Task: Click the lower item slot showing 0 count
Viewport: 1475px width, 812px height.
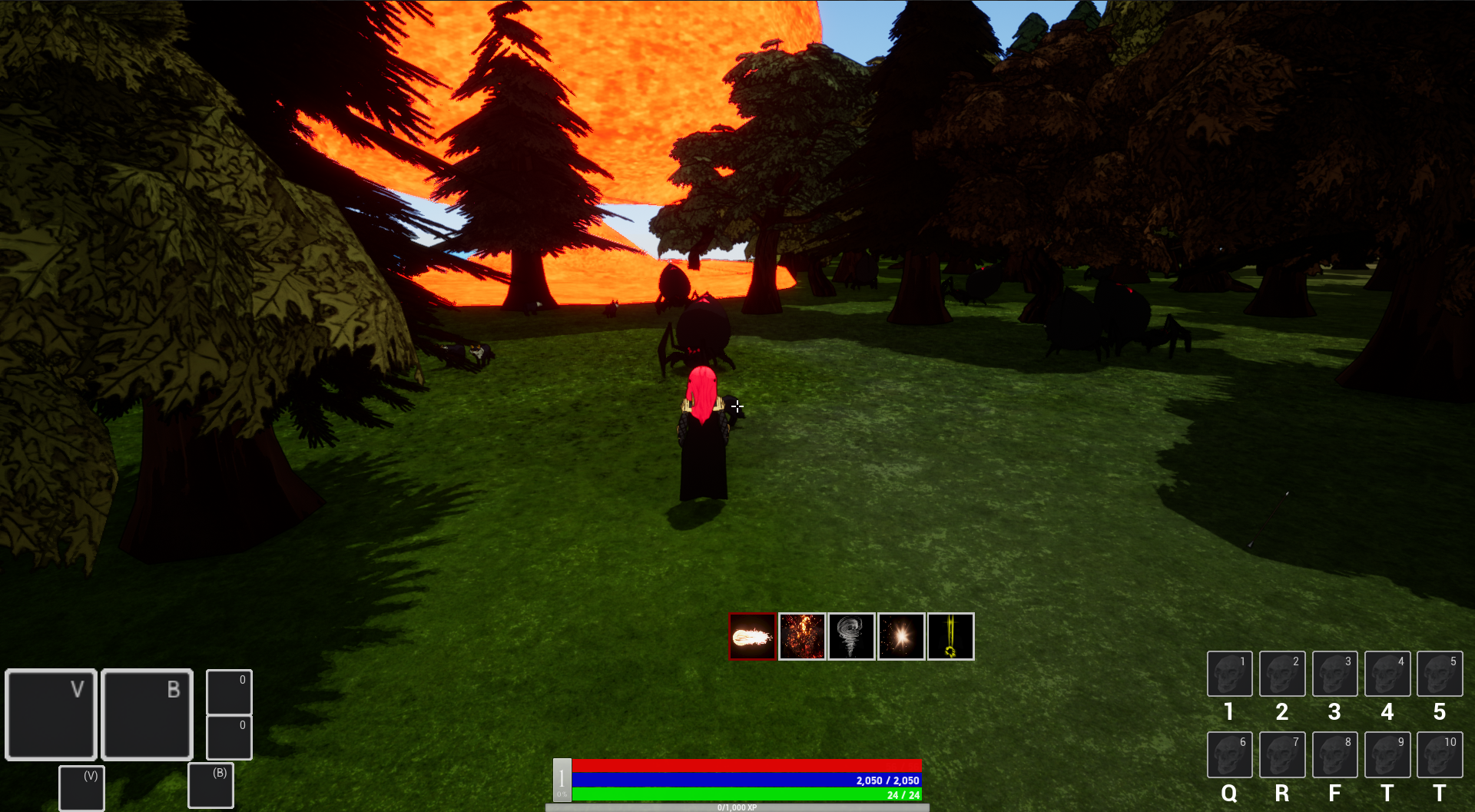Action: 228,737
